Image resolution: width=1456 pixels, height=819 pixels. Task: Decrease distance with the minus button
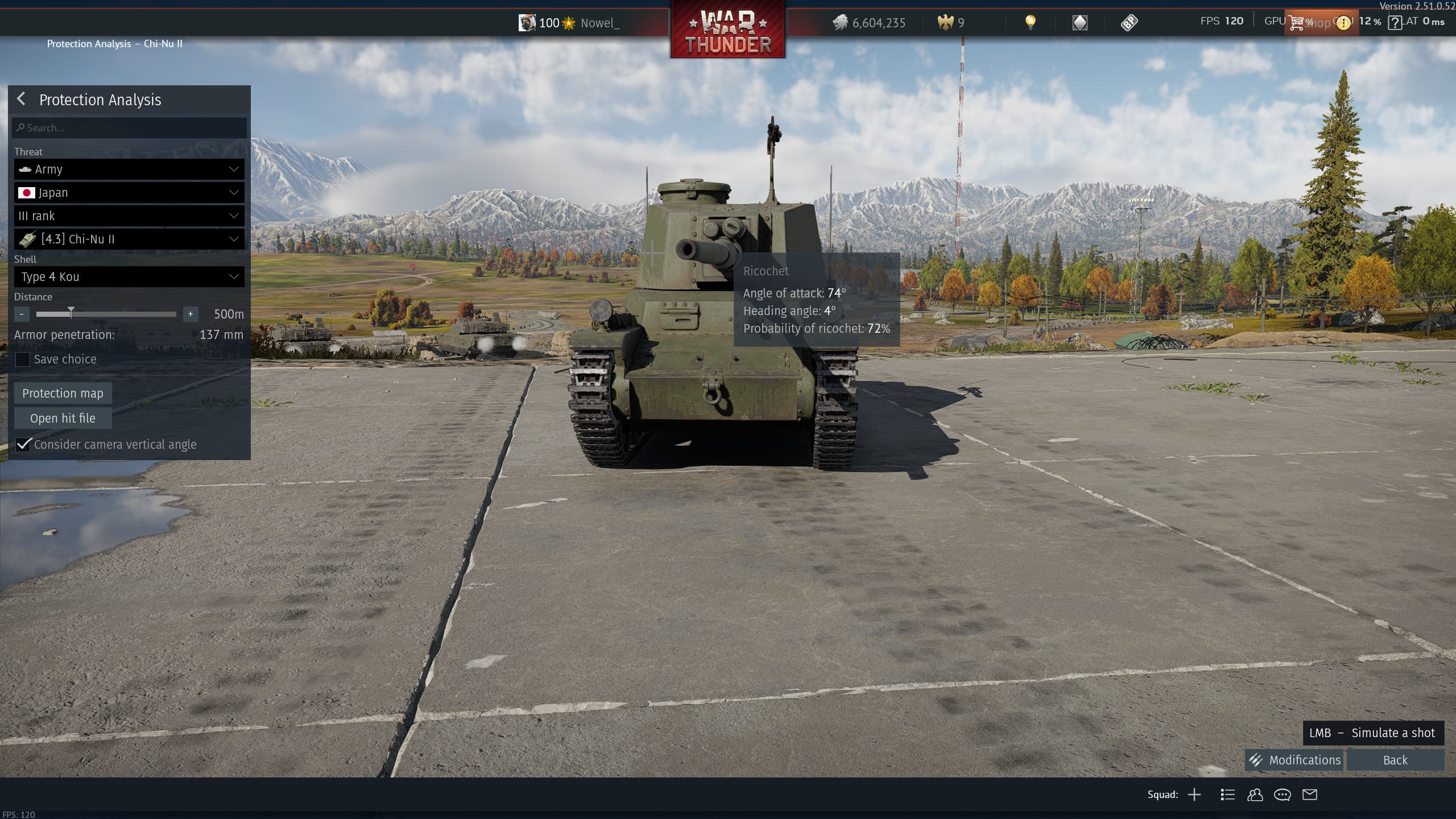point(22,314)
